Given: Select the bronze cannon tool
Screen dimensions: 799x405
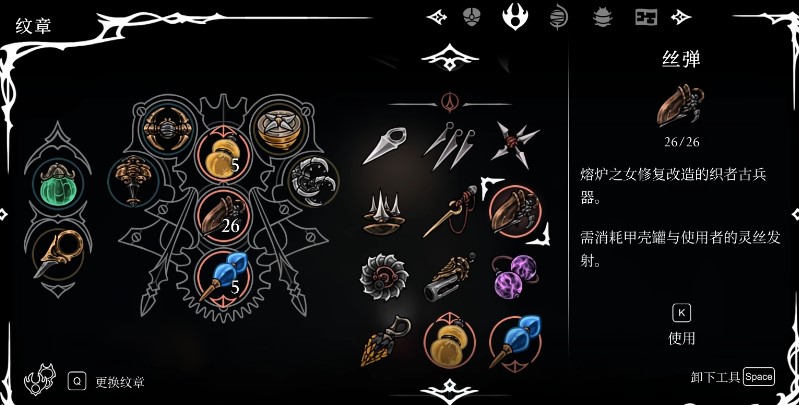Looking at the screenshot, I should pos(448,277).
